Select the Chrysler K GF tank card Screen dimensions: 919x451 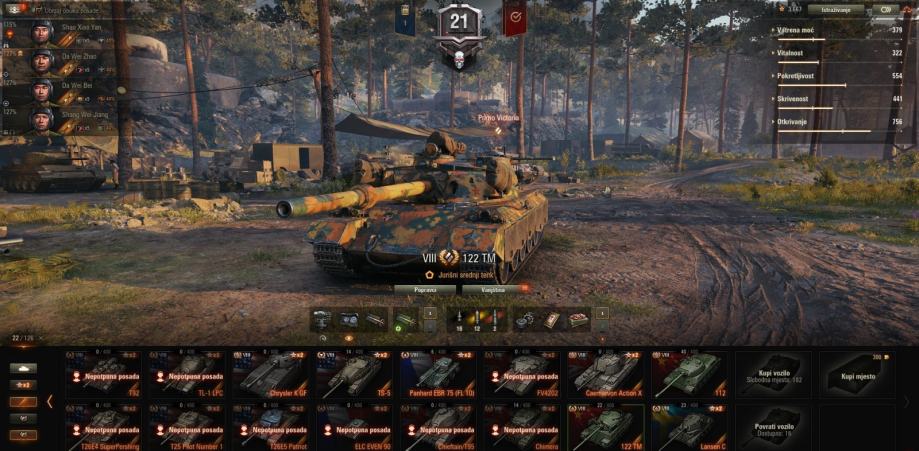pos(270,374)
